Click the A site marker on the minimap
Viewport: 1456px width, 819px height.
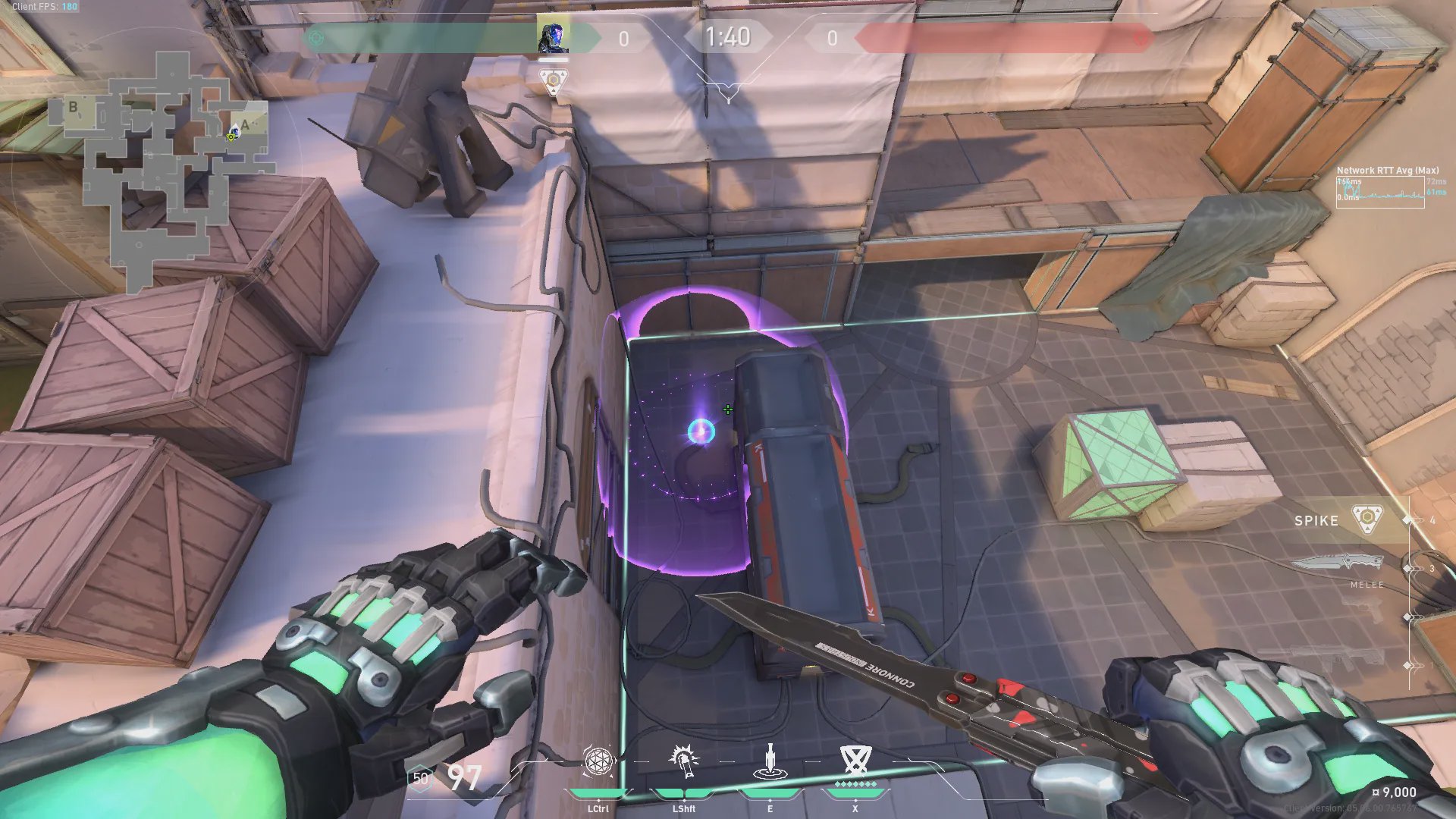tap(245, 124)
